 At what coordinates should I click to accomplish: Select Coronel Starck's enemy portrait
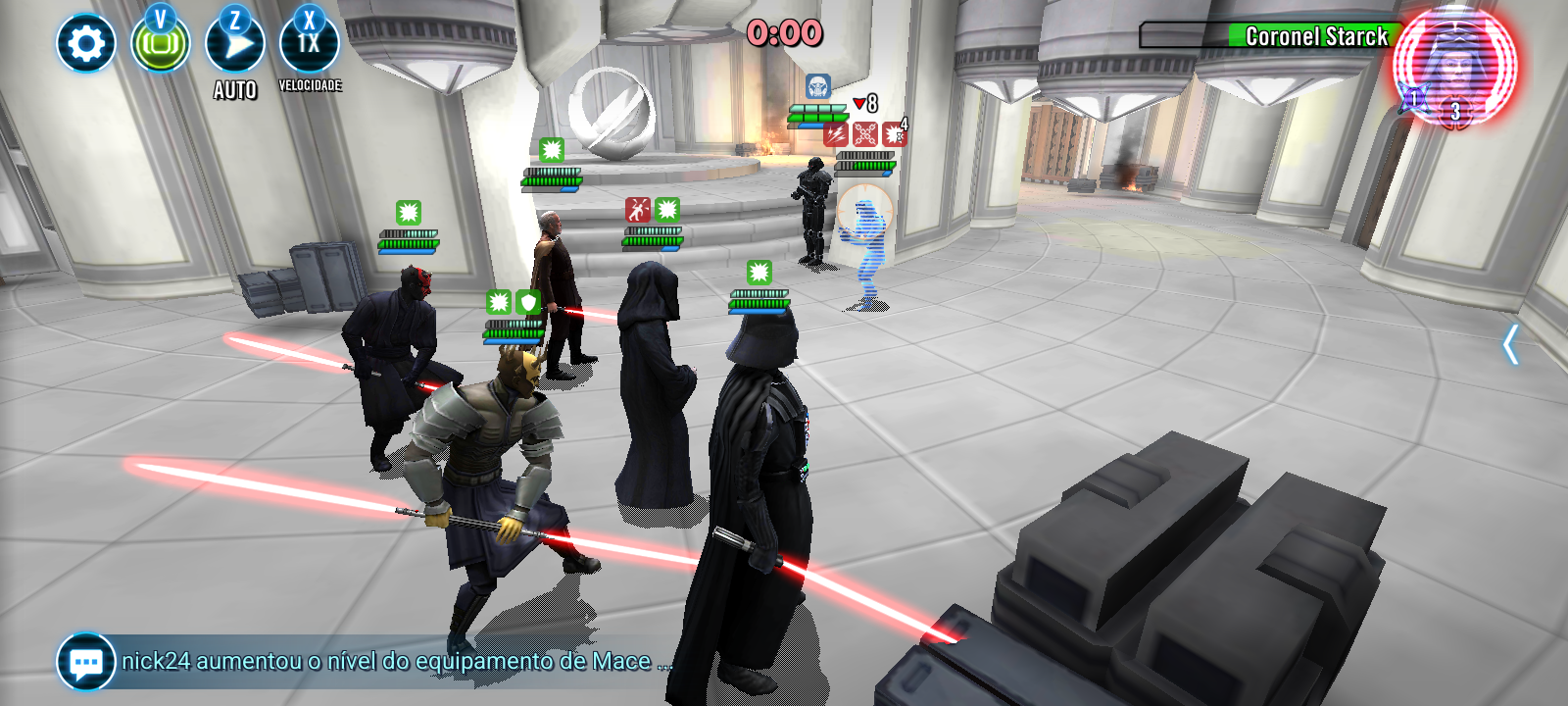[x=1454, y=66]
